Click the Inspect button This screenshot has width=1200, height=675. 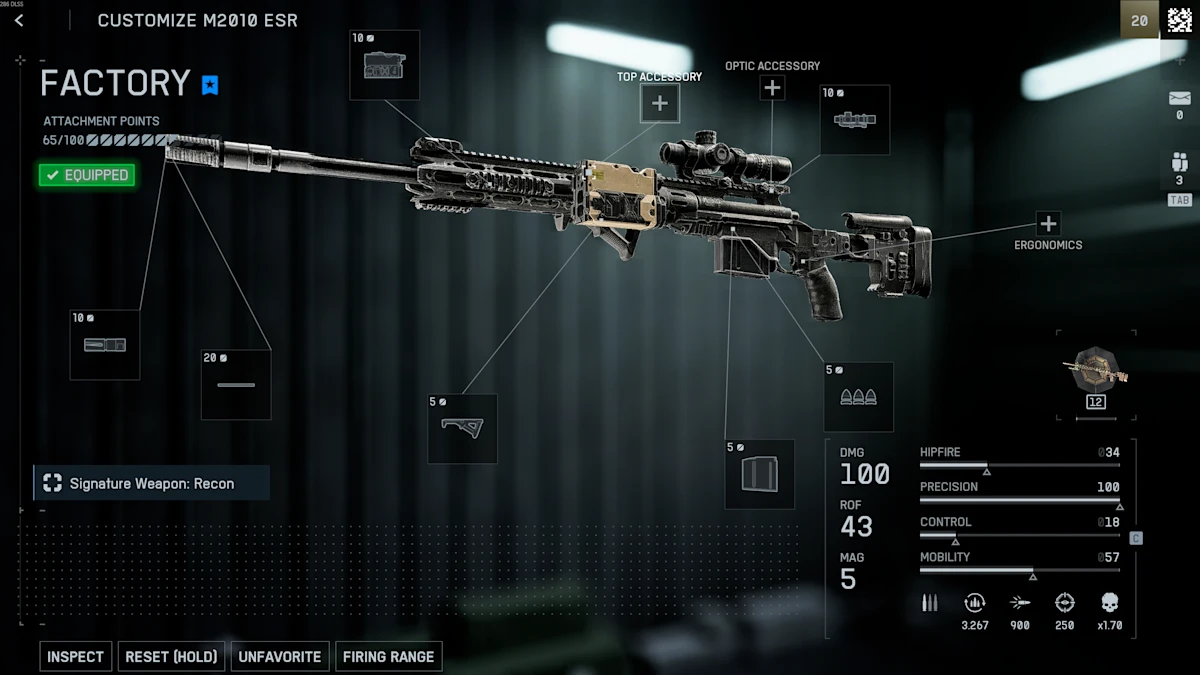tap(76, 657)
